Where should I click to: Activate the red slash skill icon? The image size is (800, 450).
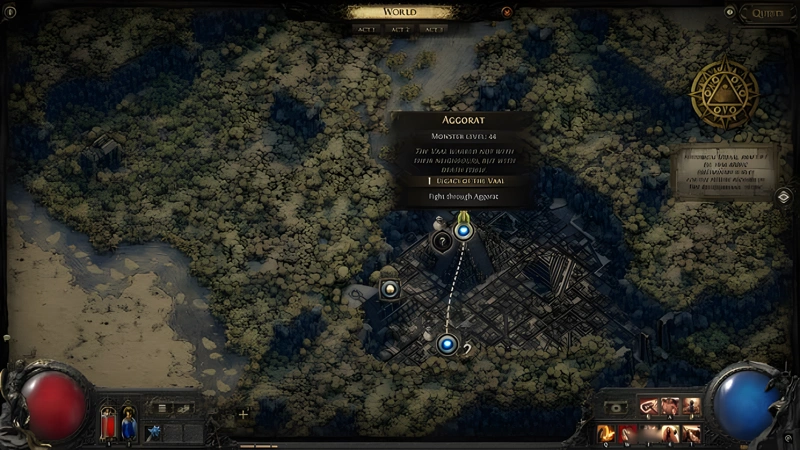[x=627, y=433]
